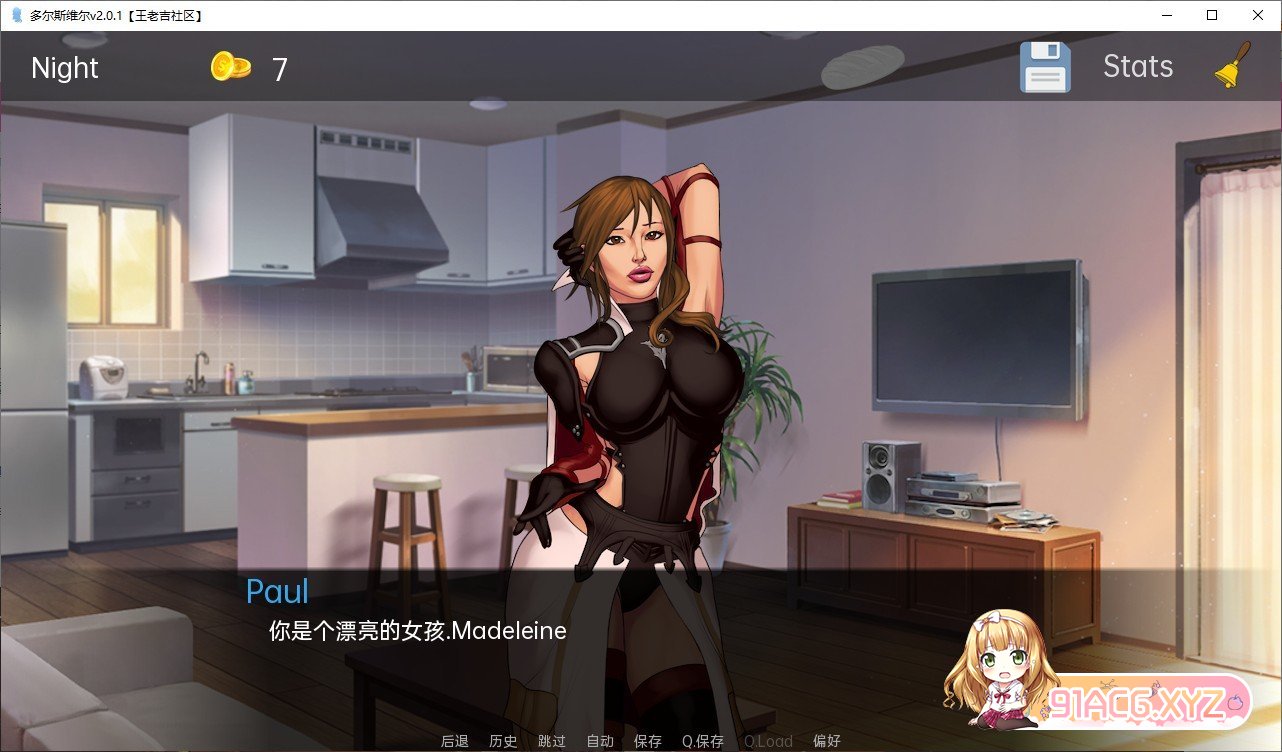Open the 保存 save menu
The width and height of the screenshot is (1282, 752).
point(648,741)
